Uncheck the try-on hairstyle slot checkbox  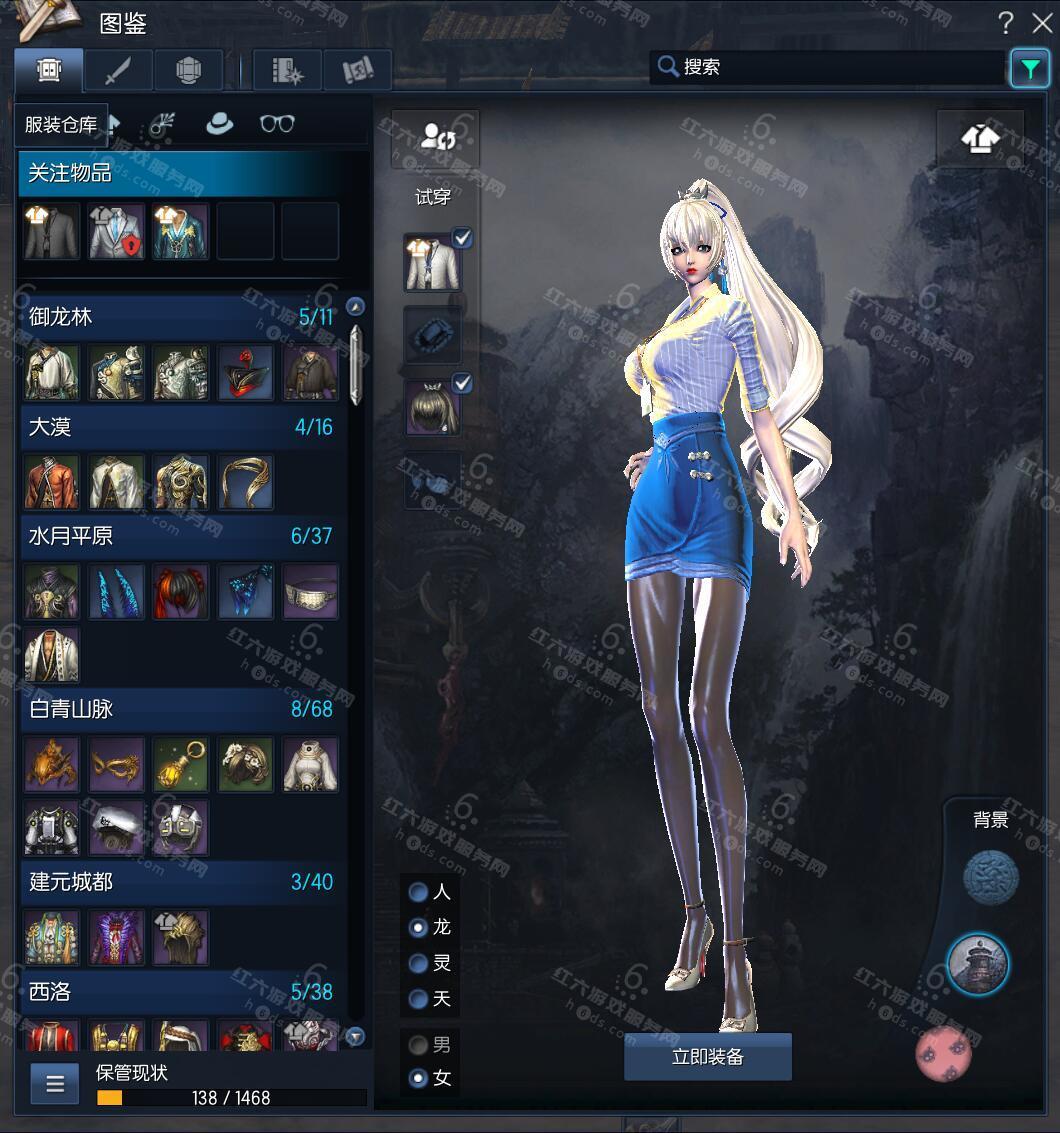pyautogui.click(x=462, y=383)
